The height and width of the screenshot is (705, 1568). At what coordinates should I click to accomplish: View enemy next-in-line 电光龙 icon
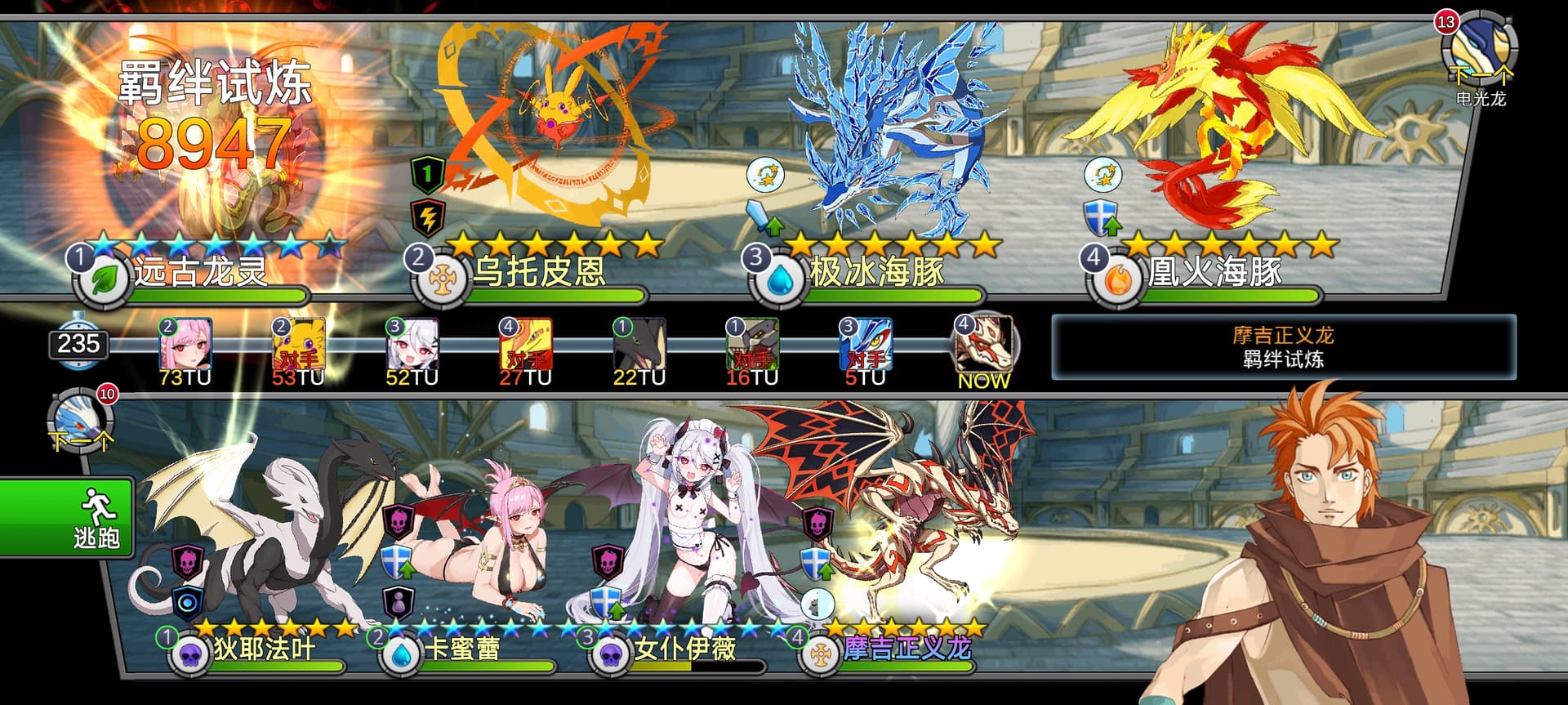[x=1479, y=49]
